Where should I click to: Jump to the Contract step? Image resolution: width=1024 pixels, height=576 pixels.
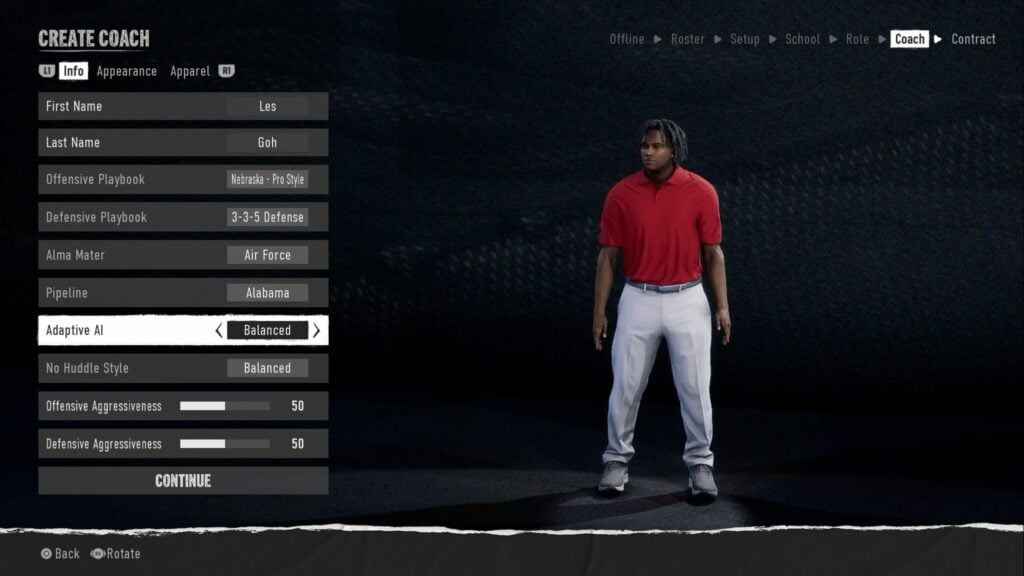(x=973, y=39)
